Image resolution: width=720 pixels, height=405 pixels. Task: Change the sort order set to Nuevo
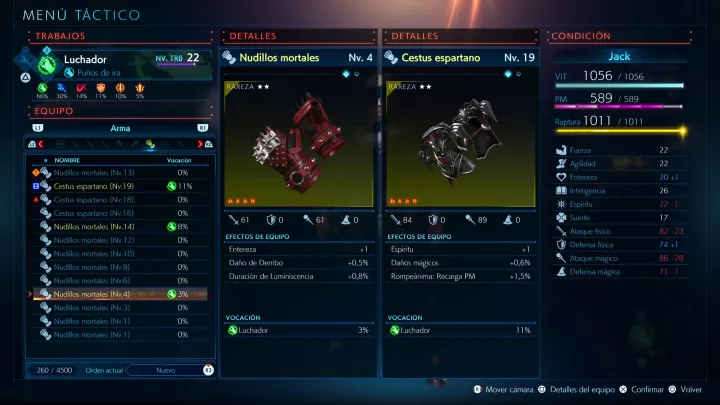(164, 370)
